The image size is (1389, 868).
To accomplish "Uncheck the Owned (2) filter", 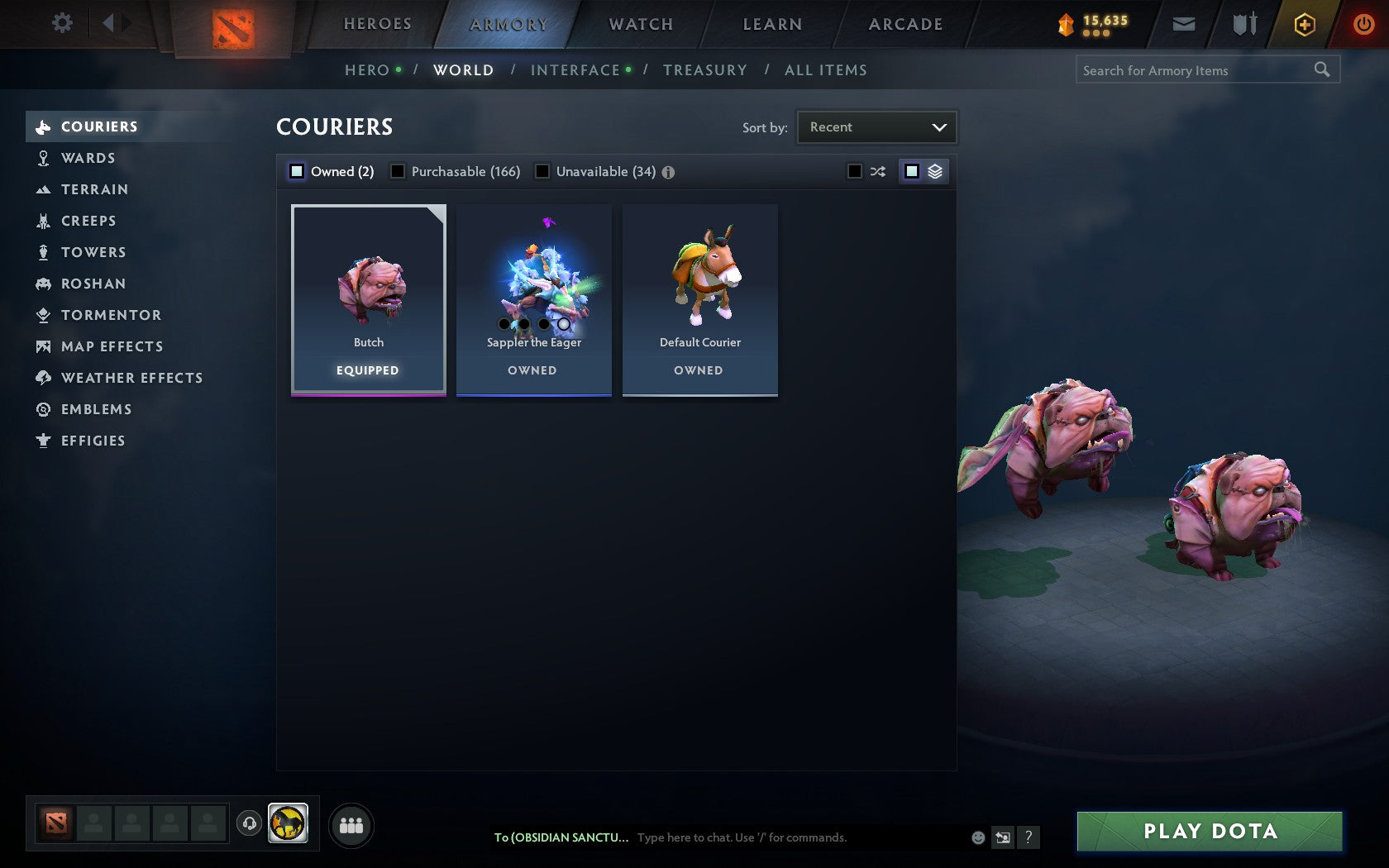I will click(x=295, y=171).
